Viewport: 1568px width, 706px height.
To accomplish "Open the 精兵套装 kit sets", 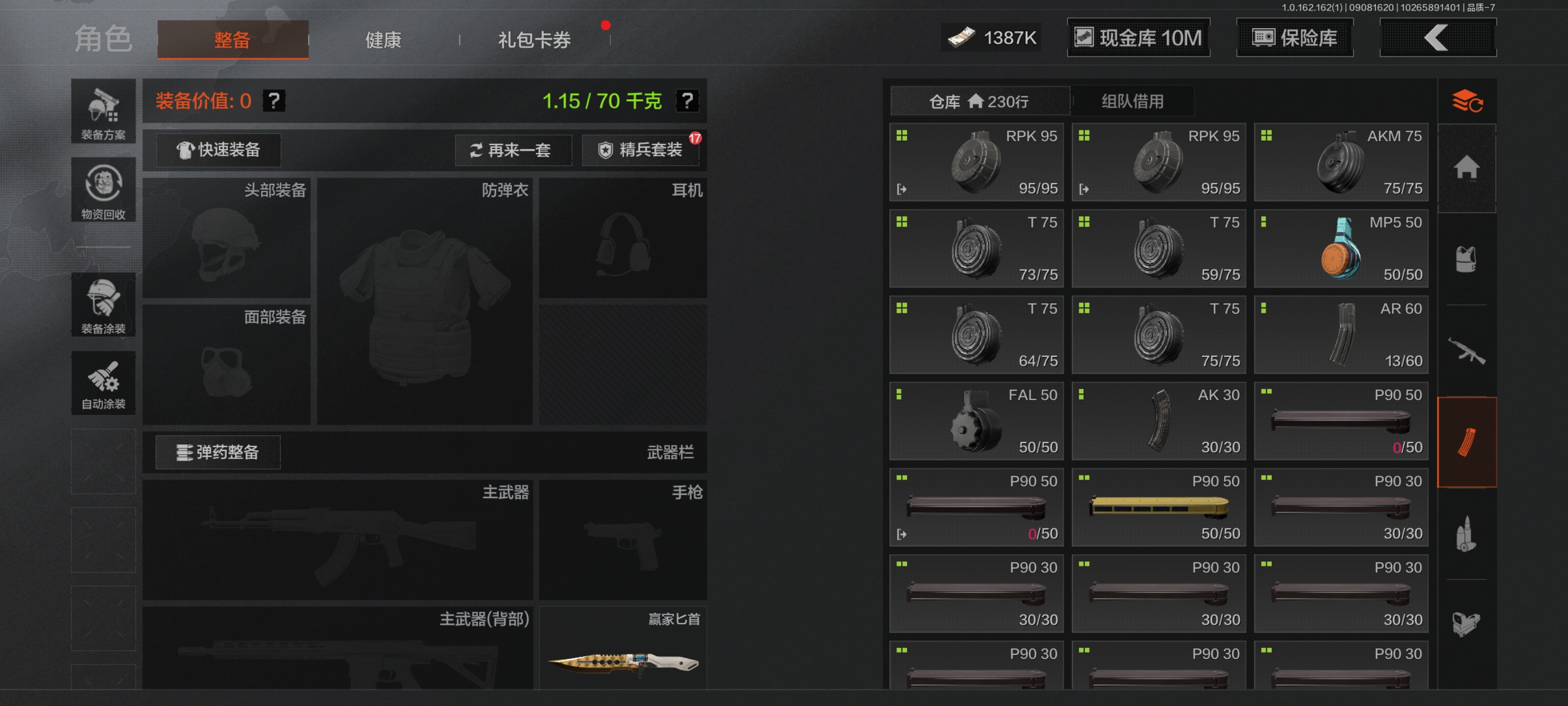I will click(x=640, y=150).
